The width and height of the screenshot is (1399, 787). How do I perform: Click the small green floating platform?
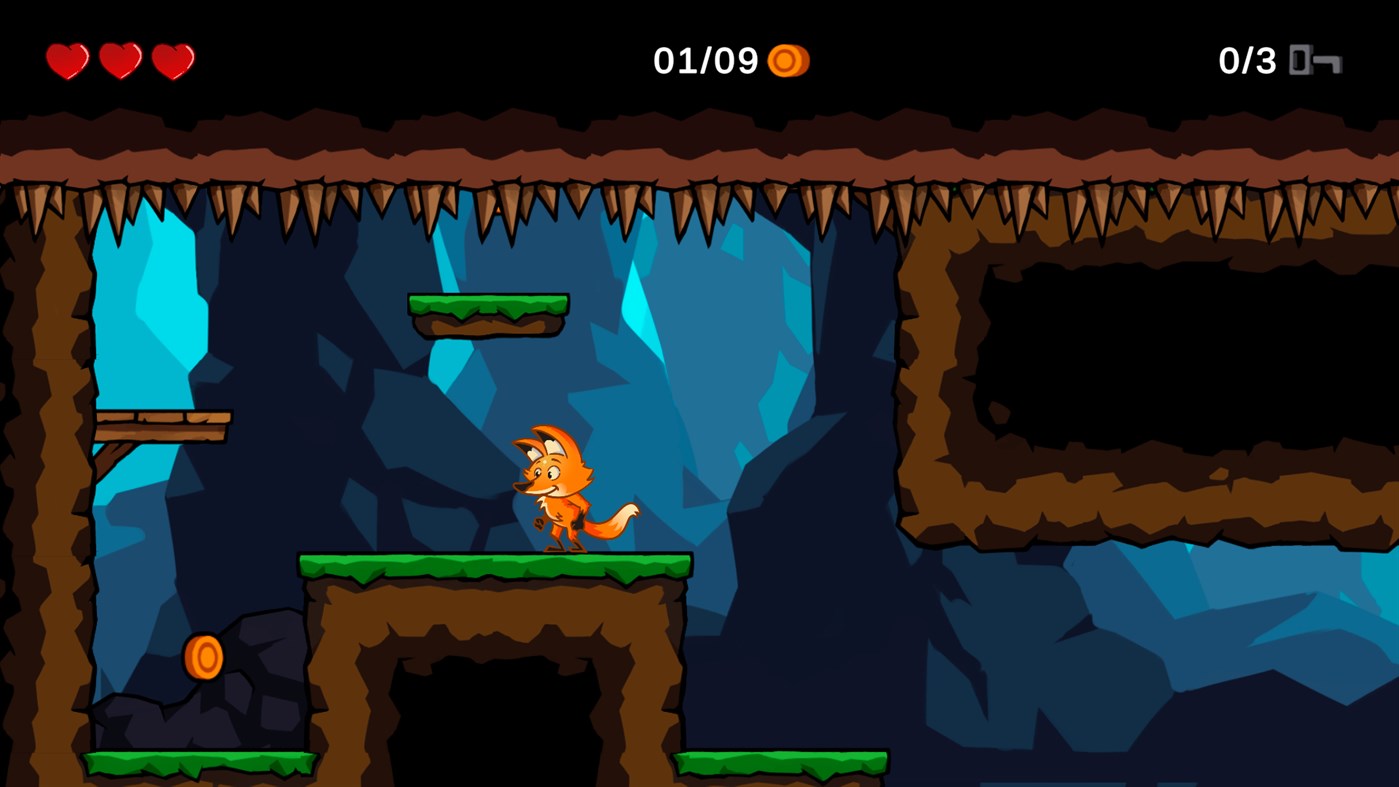tap(487, 313)
